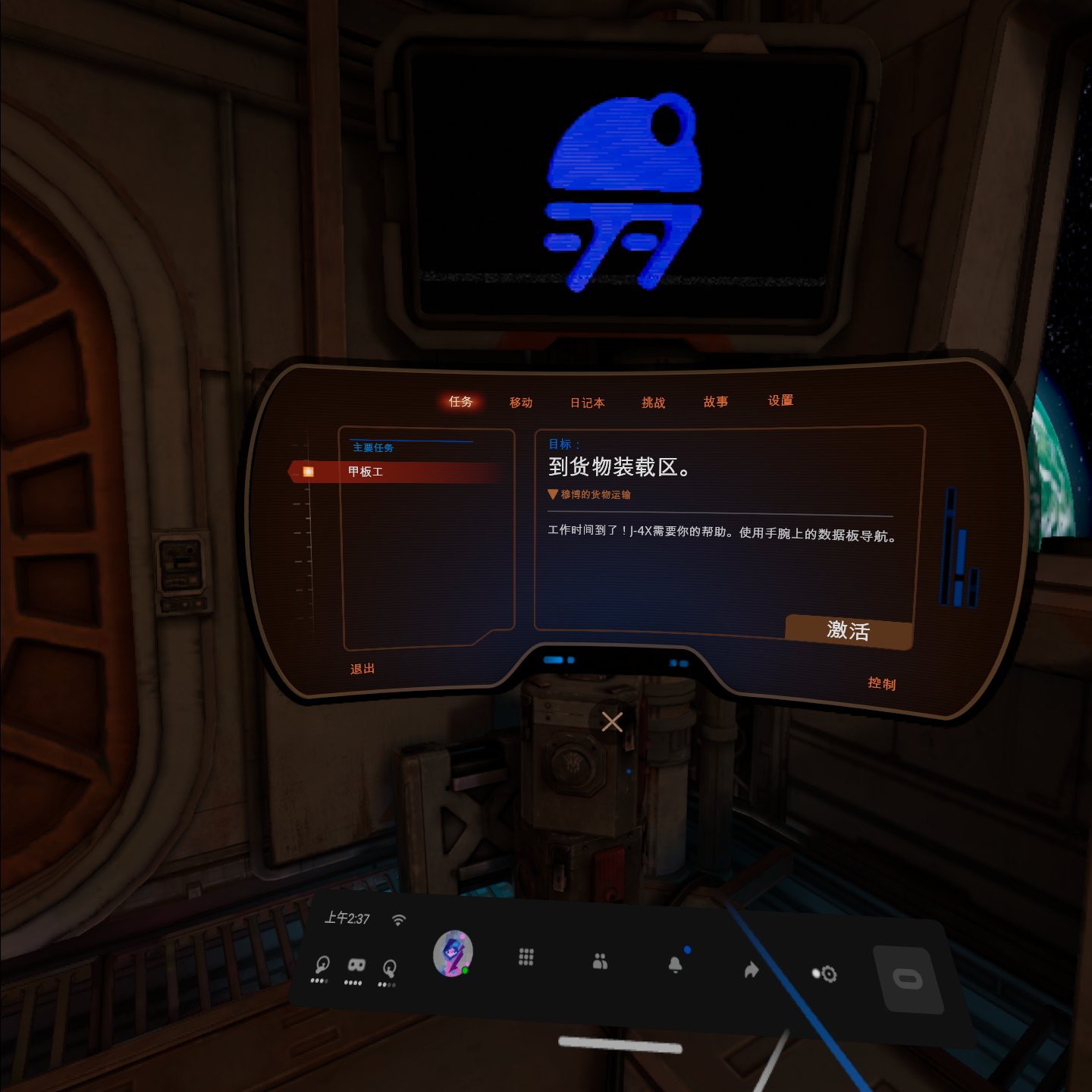Viewport: 1092px width, 1092px height.
Task: Open the 移动 tab
Action: coord(521,403)
